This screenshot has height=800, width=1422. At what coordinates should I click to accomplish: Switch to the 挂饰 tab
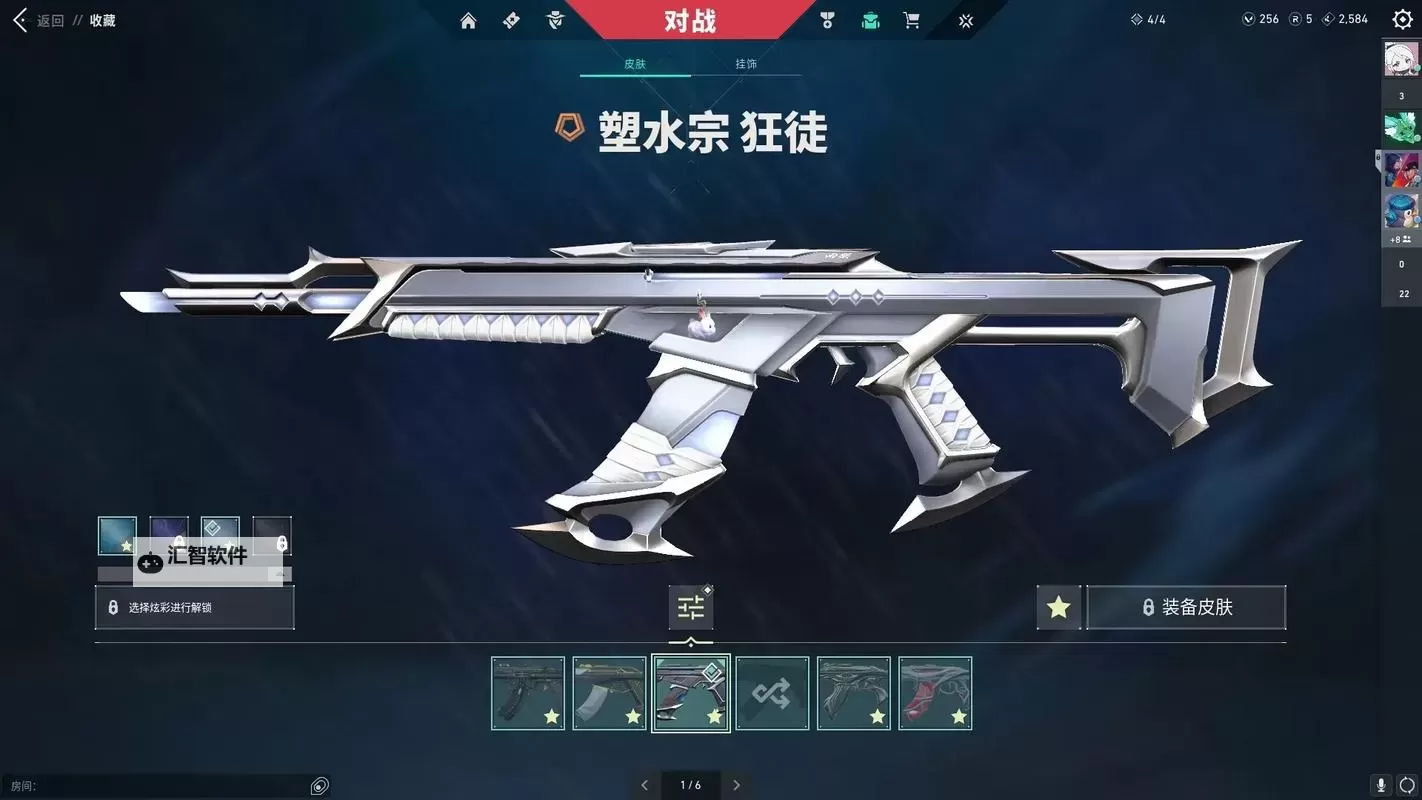point(747,63)
